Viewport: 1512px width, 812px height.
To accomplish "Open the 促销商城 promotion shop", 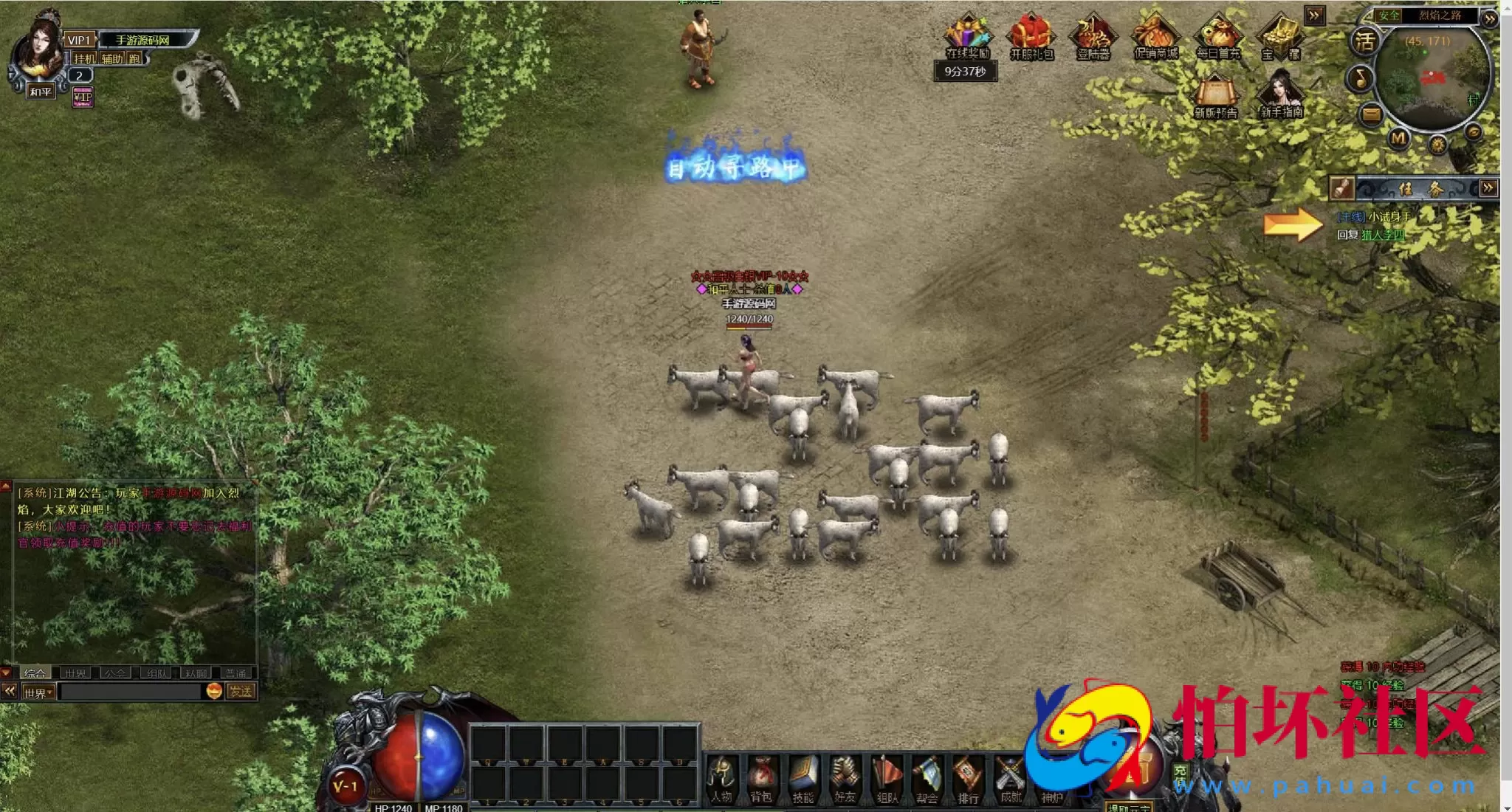I will (x=1155, y=35).
